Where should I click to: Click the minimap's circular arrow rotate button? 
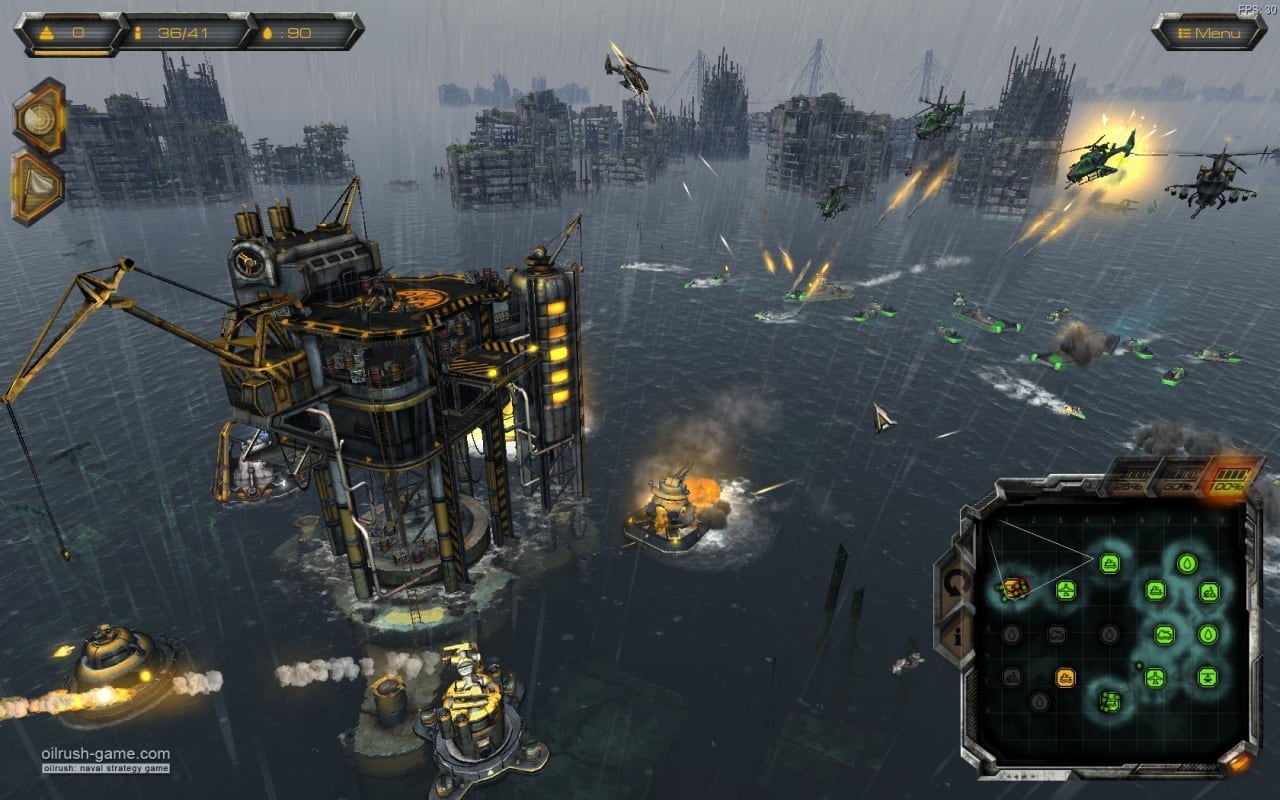click(x=958, y=582)
